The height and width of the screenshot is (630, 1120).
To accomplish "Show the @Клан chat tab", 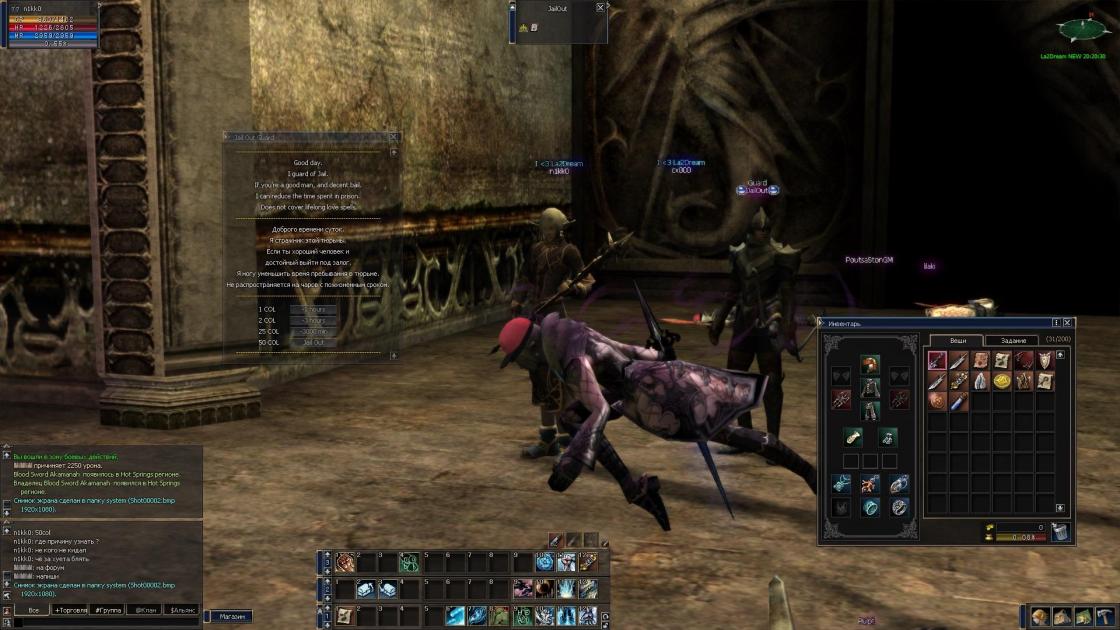I will (145, 609).
